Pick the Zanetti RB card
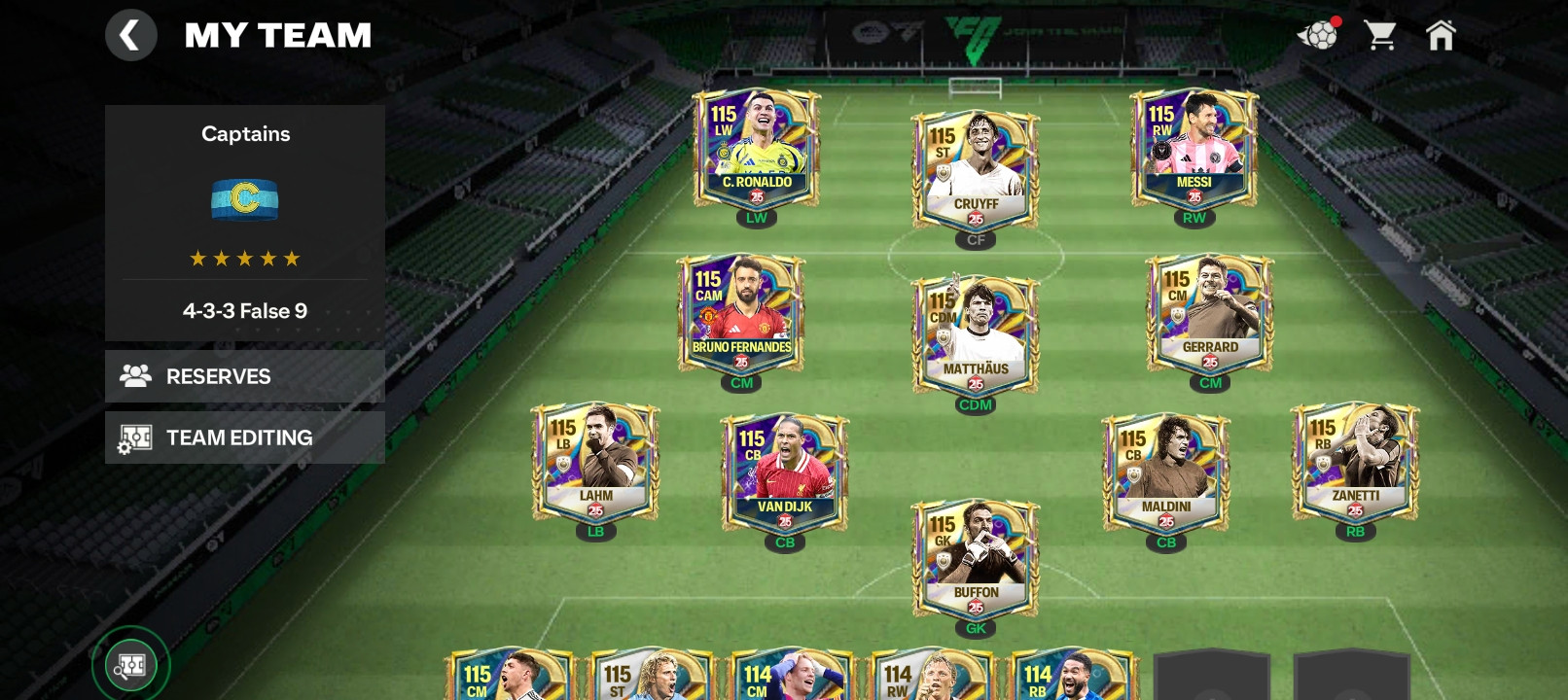 [1354, 464]
